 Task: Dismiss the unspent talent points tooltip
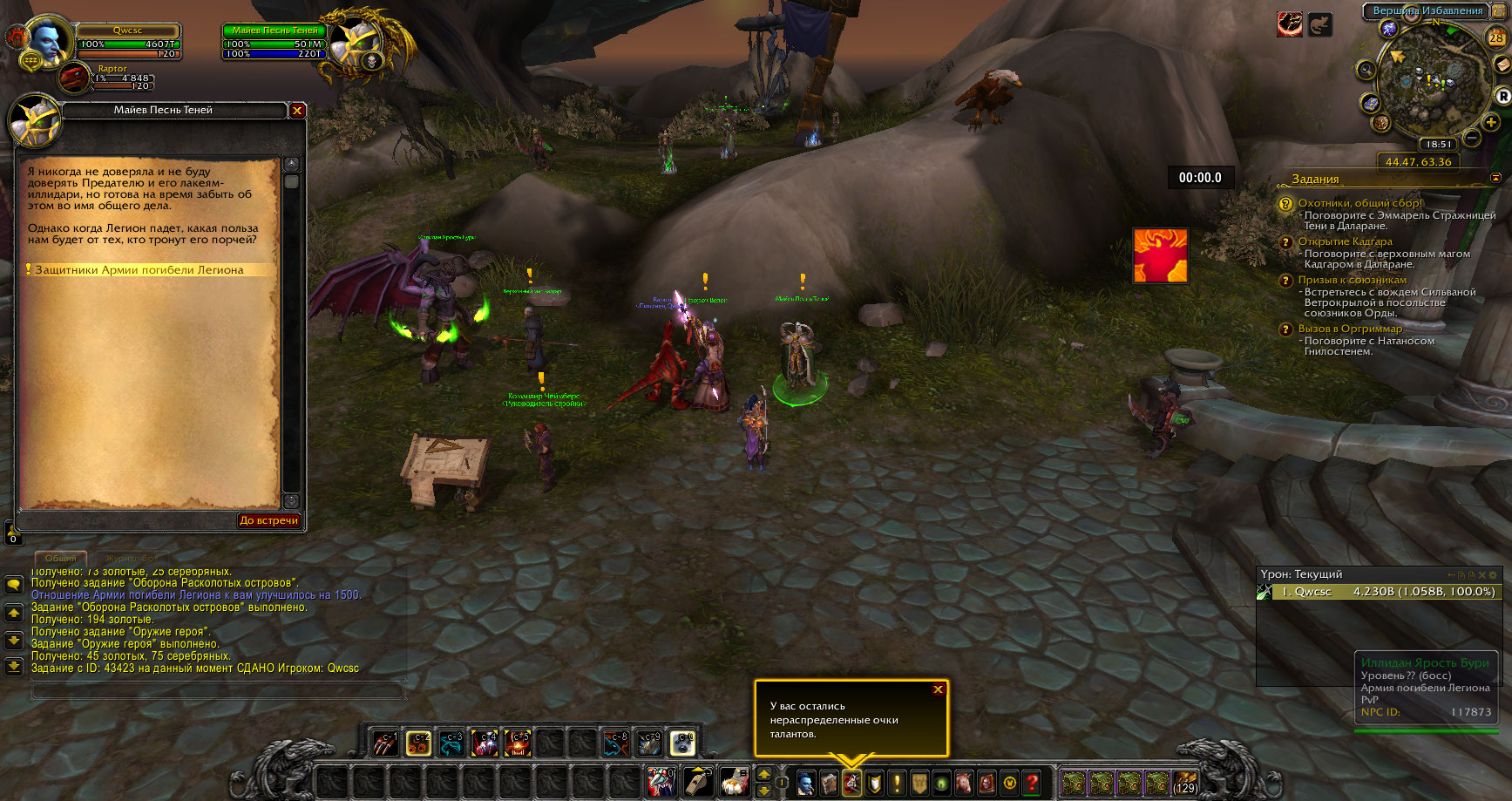click(x=938, y=689)
